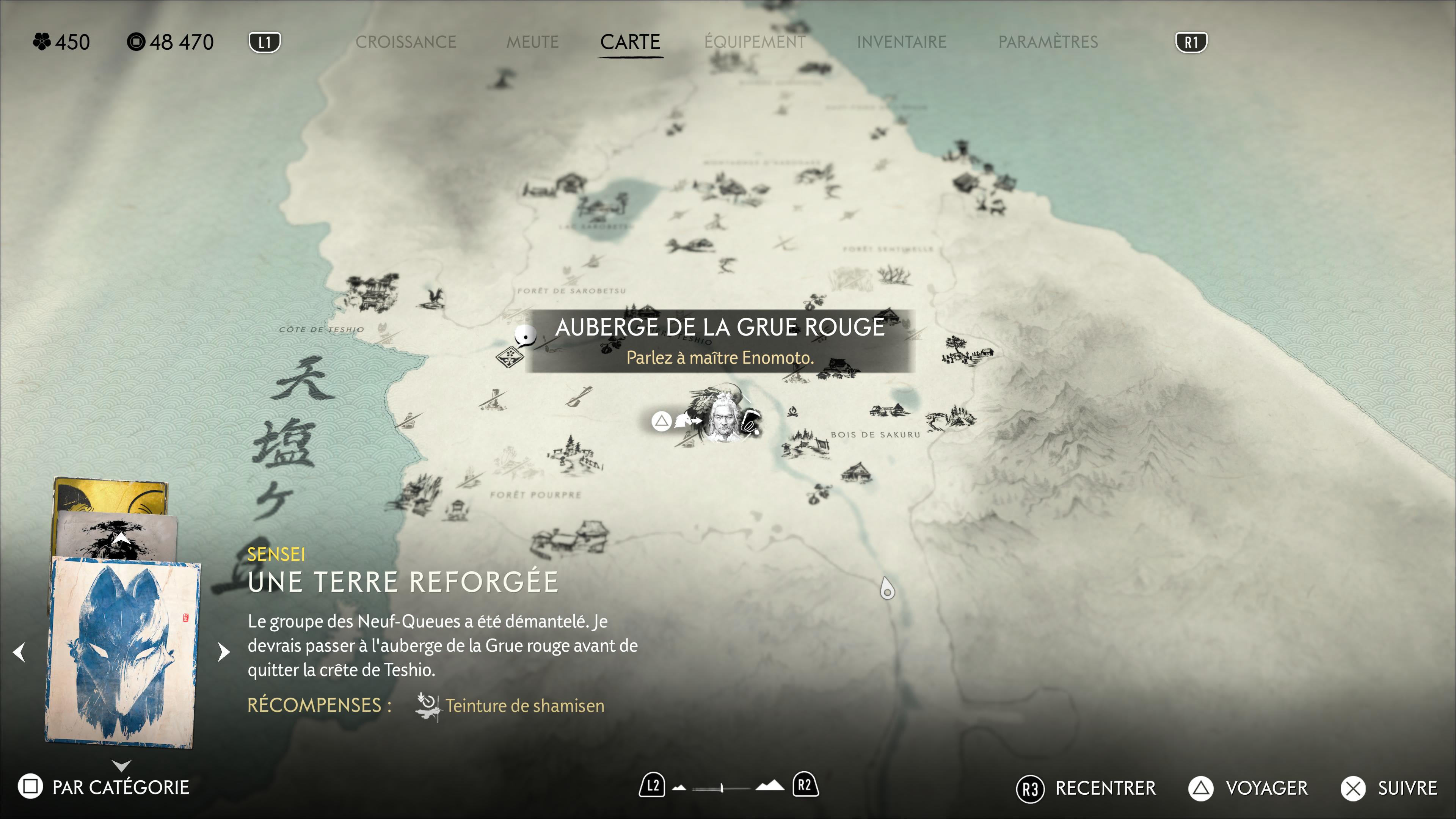Adjust the map zoom slider
Image resolution: width=1456 pixels, height=819 pixels.
pos(722,787)
